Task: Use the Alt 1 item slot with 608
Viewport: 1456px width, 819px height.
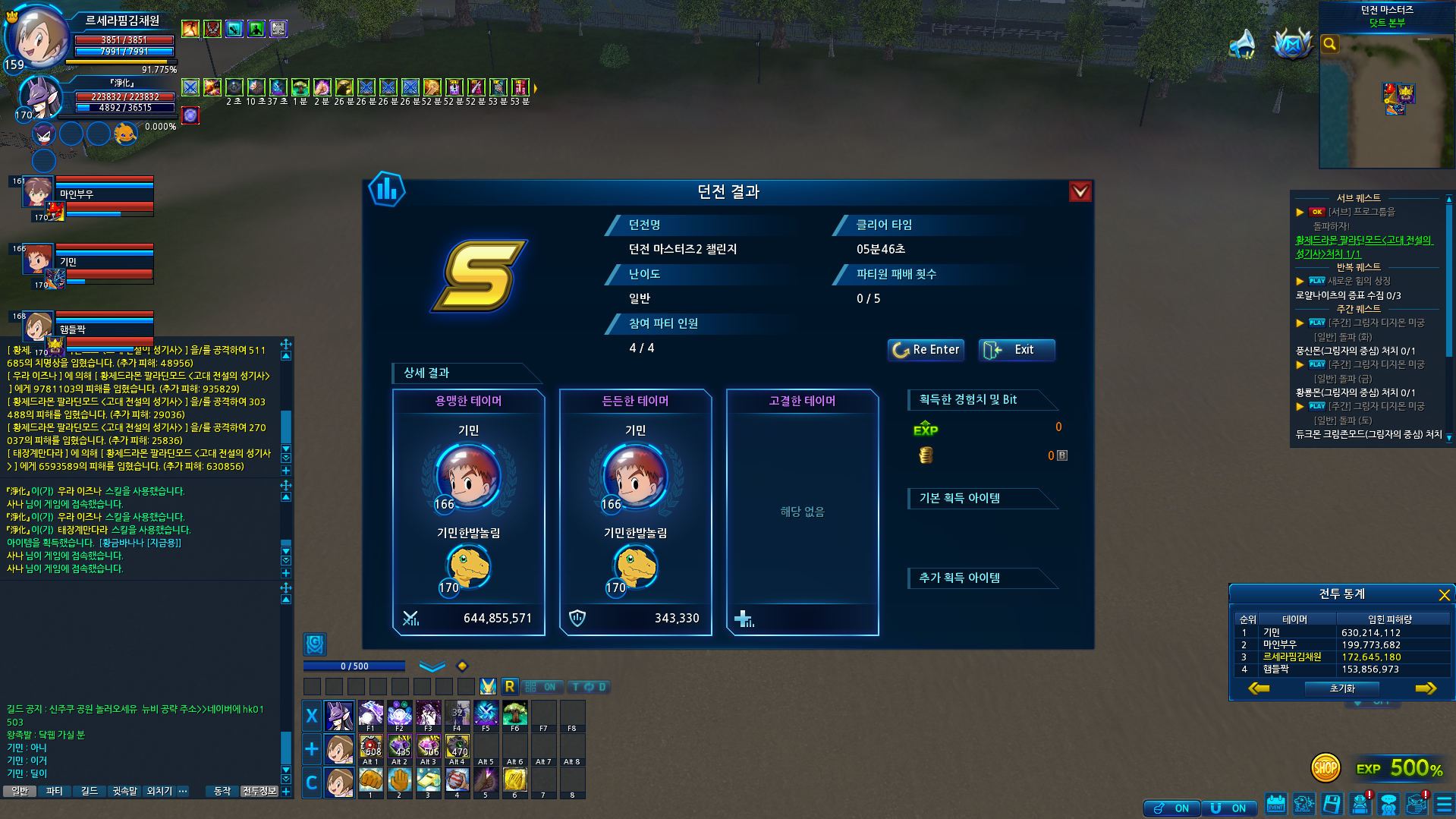Action: (370, 747)
